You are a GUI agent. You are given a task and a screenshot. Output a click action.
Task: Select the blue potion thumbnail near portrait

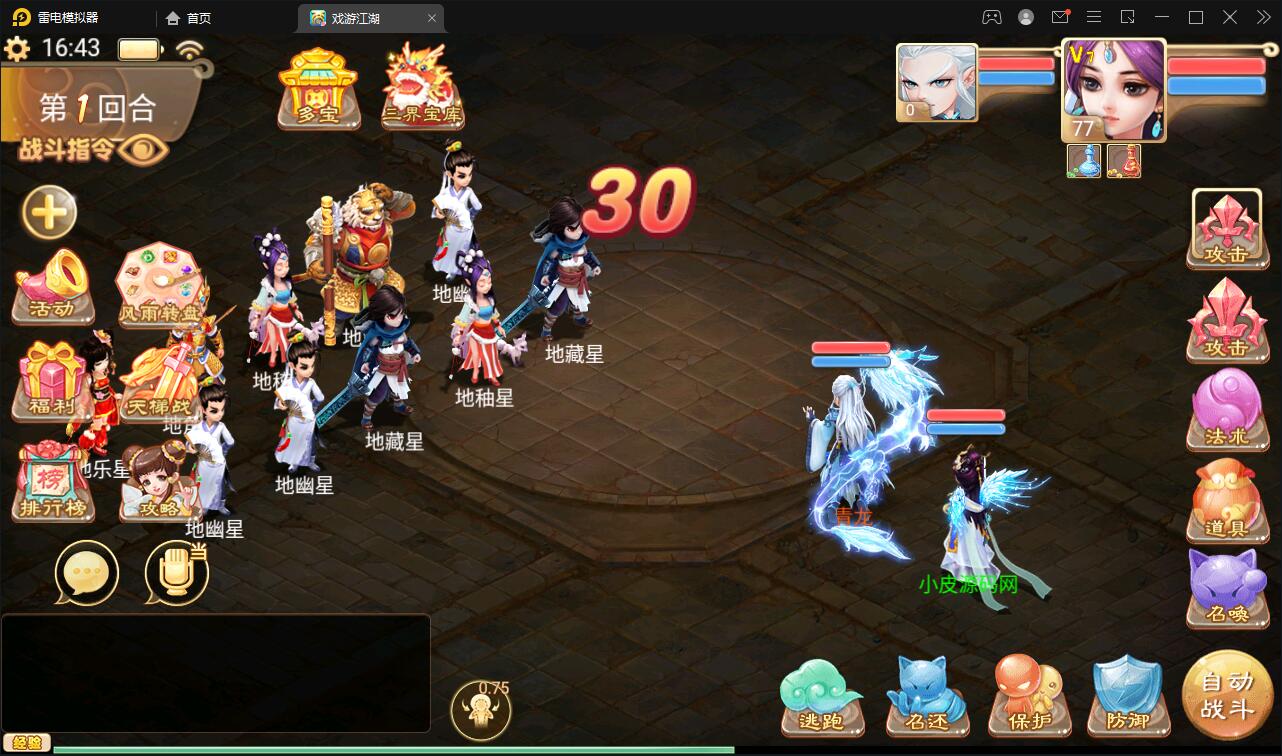(x=1085, y=160)
